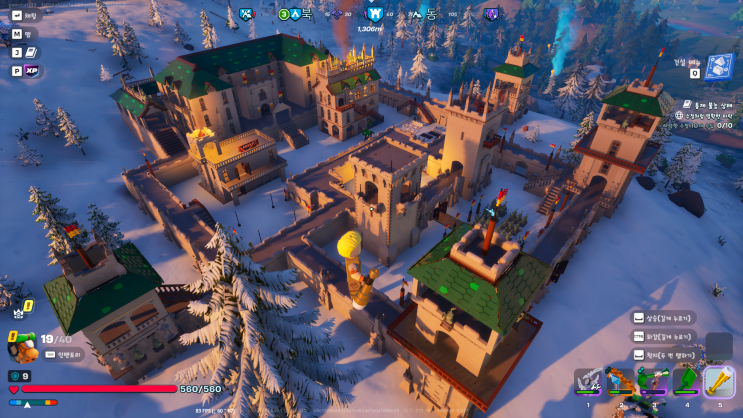This screenshot has width=743, height=418.
Task: Click the empty gray slot above the spyglass
Action: pyautogui.click(x=719, y=346)
